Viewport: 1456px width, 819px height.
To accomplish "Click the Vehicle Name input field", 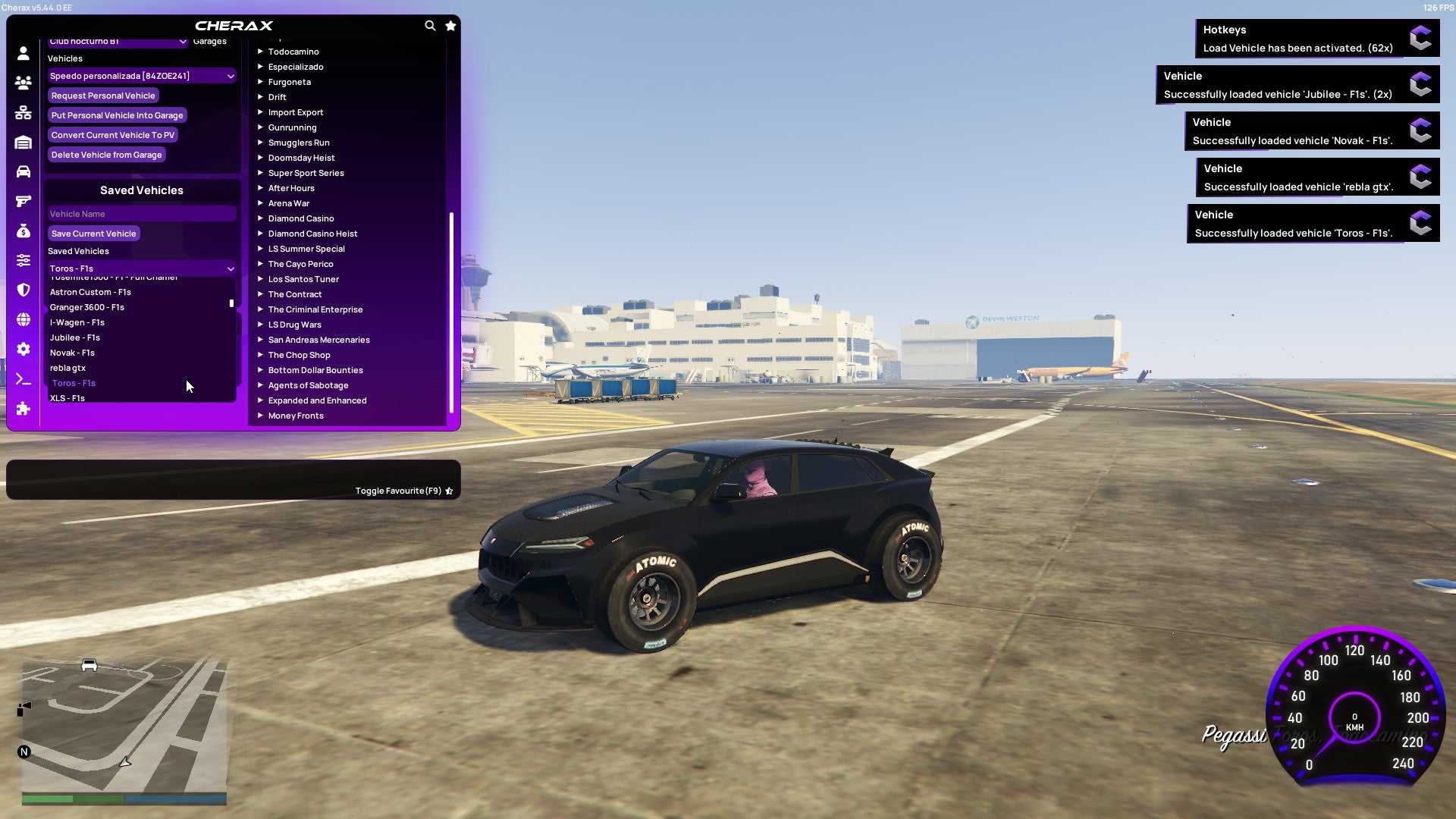I will pos(141,213).
